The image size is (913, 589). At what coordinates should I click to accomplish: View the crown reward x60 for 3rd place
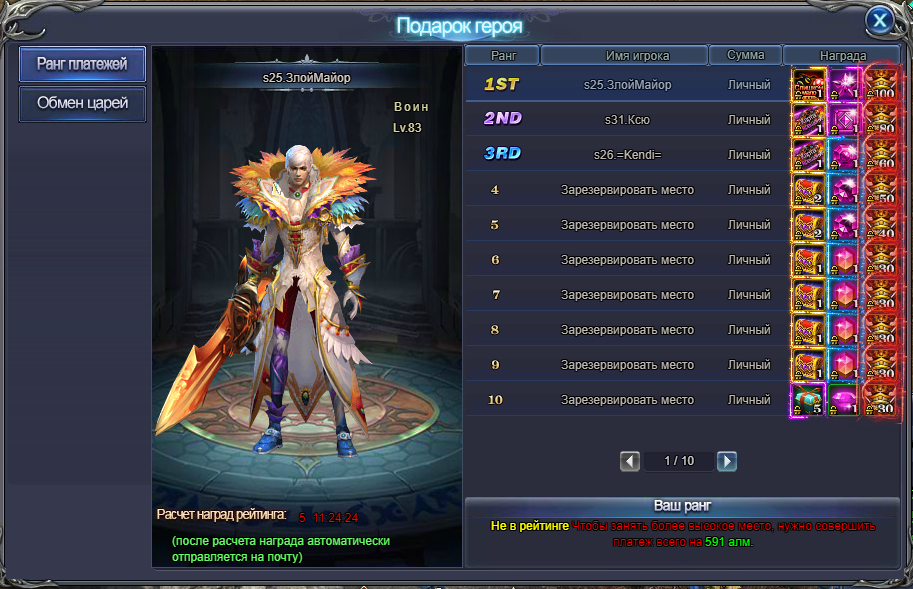[x=880, y=155]
